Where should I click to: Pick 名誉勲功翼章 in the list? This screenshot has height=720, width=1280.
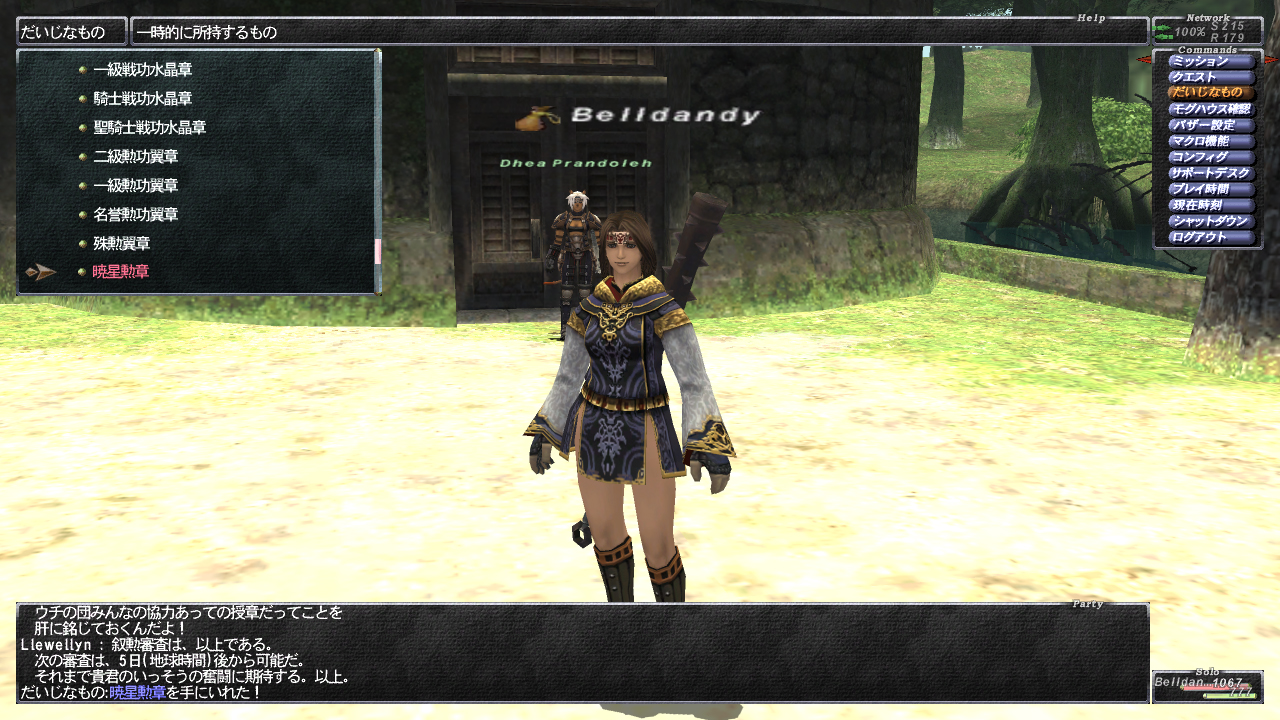pyautogui.click(x=135, y=214)
